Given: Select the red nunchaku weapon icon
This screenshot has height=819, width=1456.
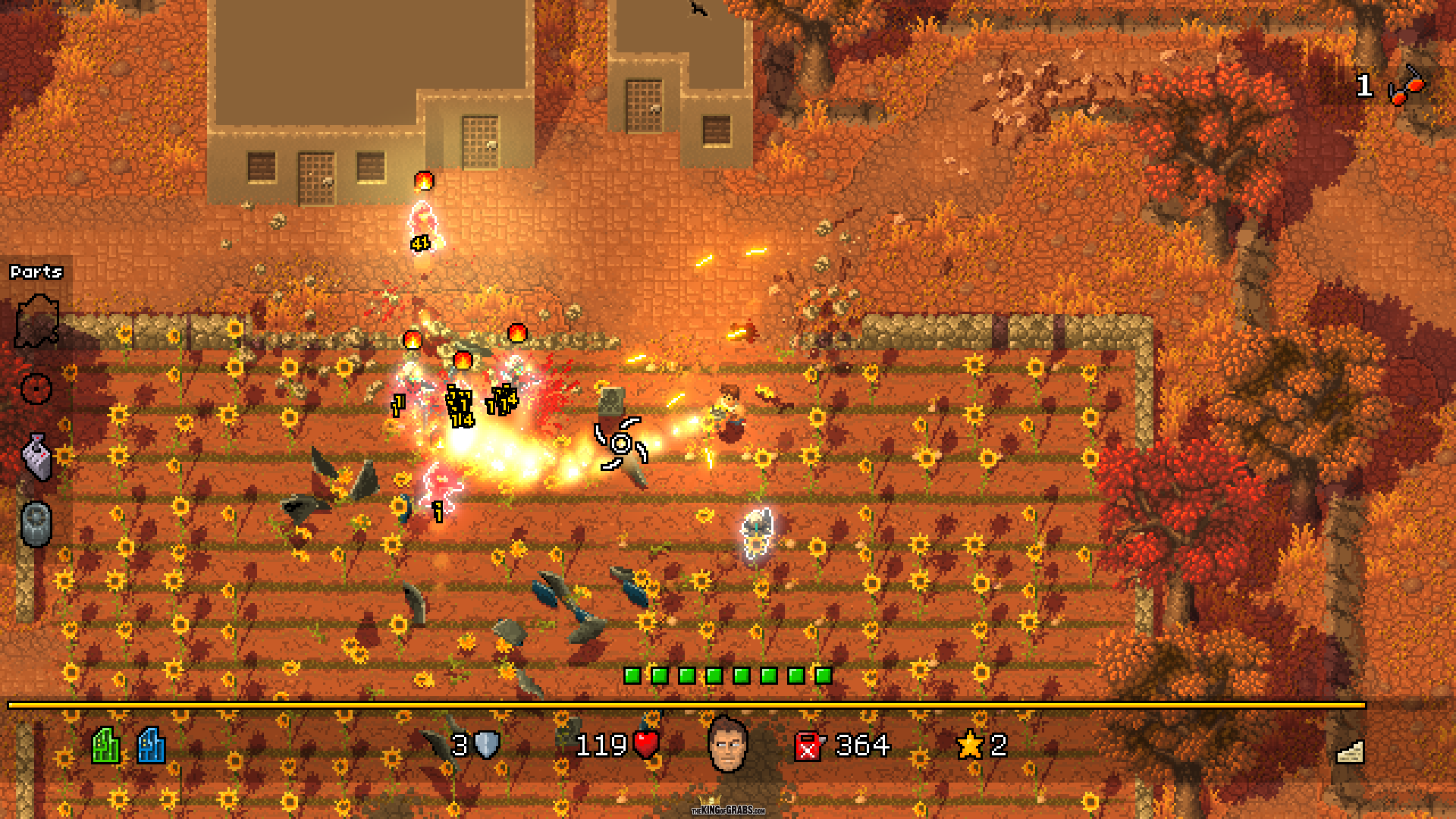Looking at the screenshot, I should click(x=1407, y=86).
